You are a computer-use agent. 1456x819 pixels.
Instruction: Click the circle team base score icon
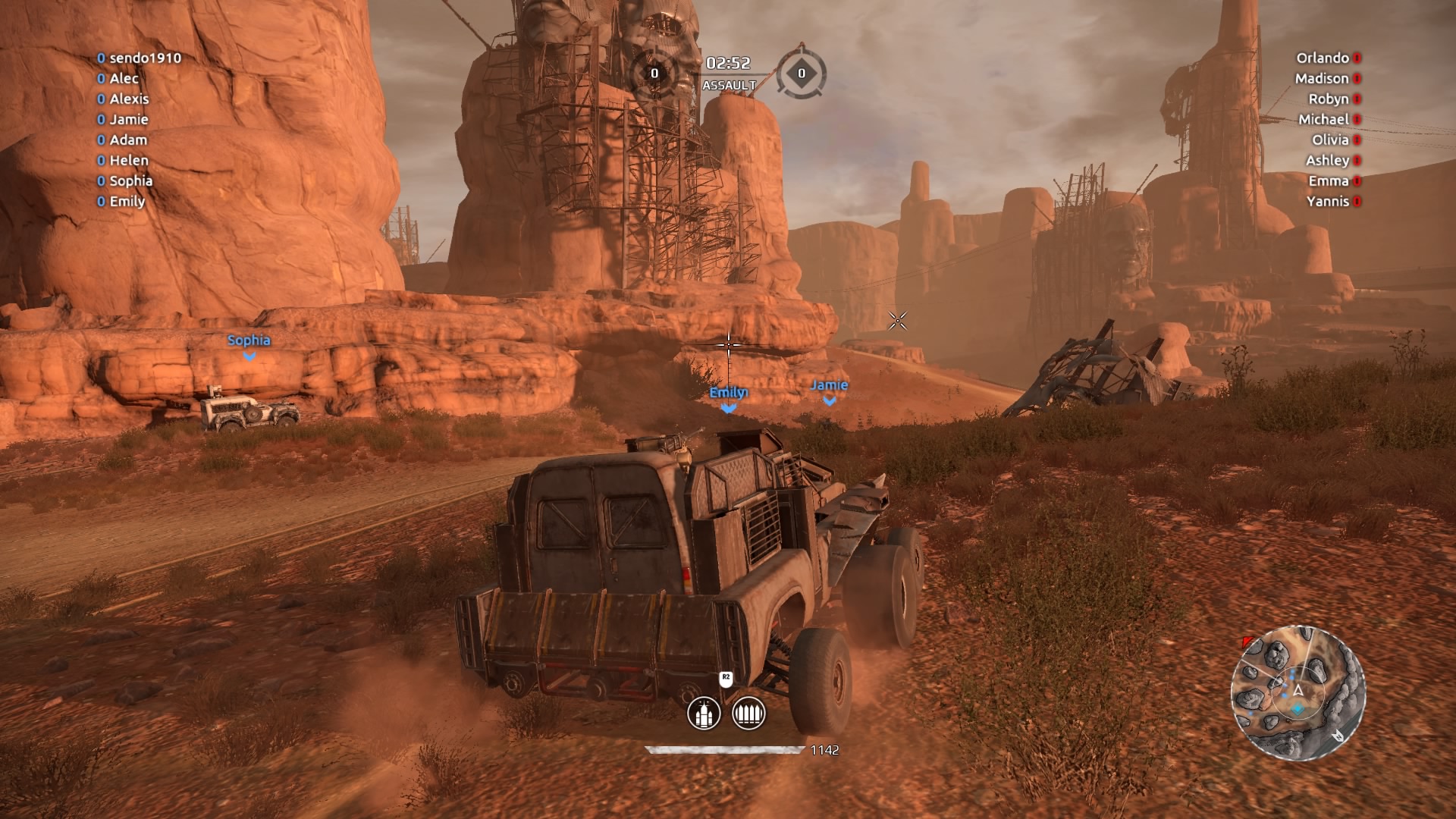coord(654,73)
